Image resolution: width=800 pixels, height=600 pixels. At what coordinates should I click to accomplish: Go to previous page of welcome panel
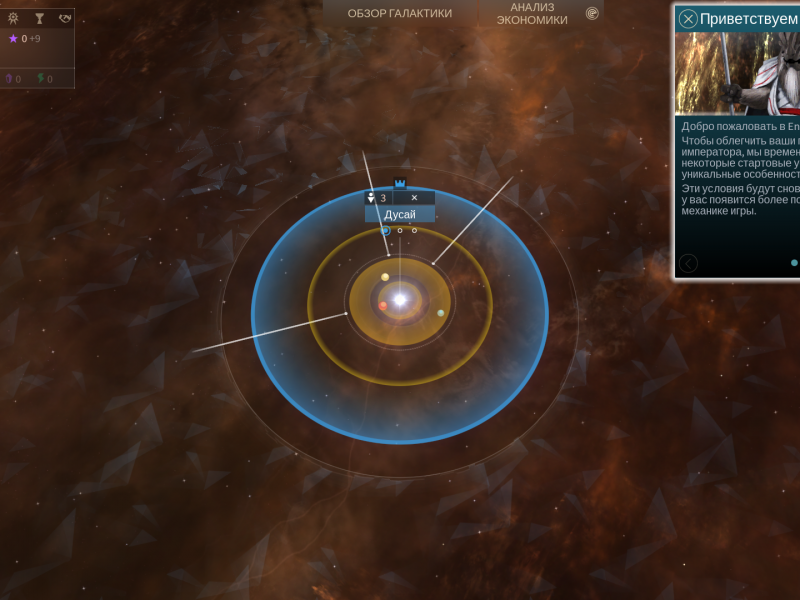click(x=688, y=263)
